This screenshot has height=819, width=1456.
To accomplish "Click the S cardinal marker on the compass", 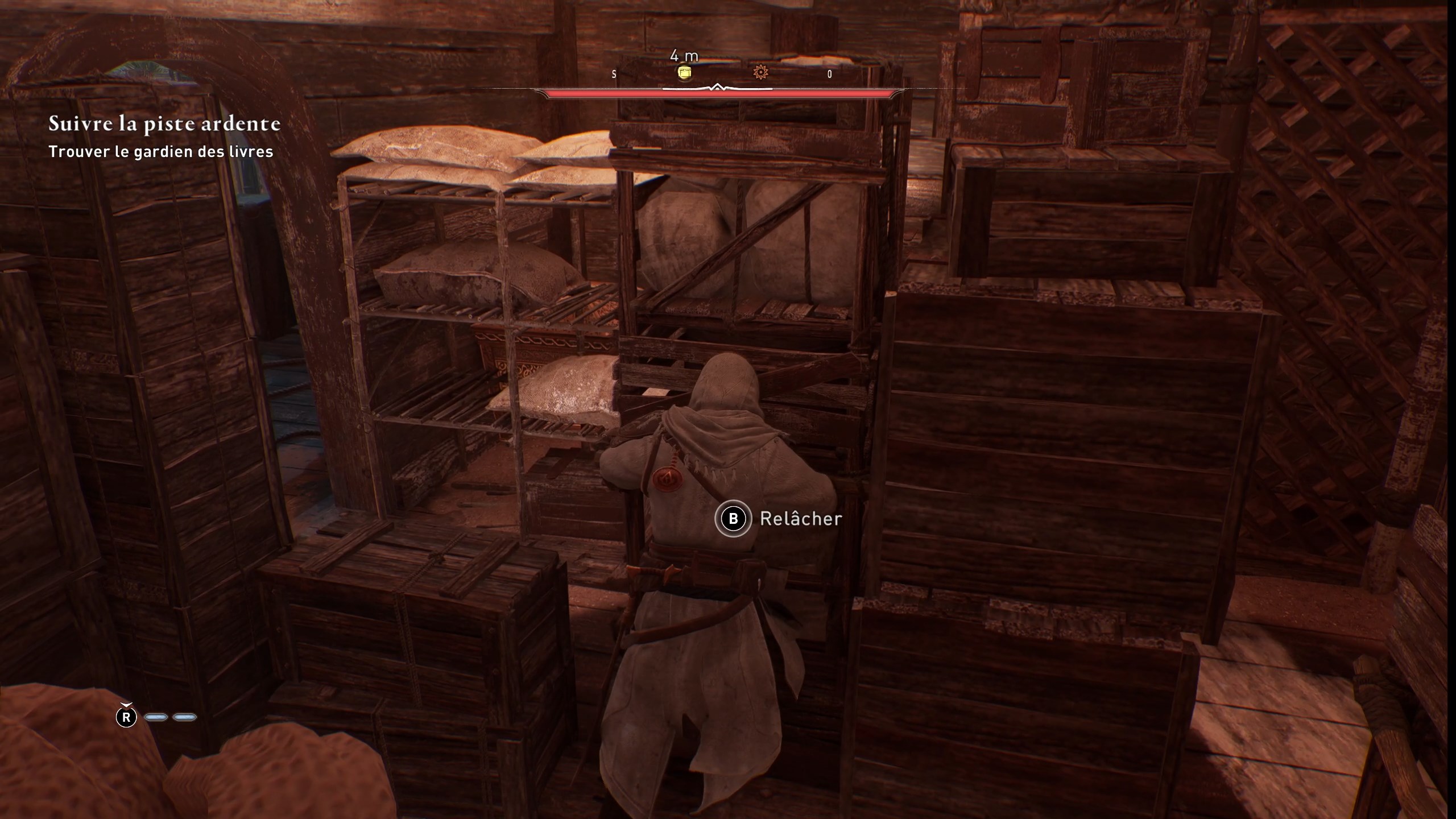I will [614, 74].
